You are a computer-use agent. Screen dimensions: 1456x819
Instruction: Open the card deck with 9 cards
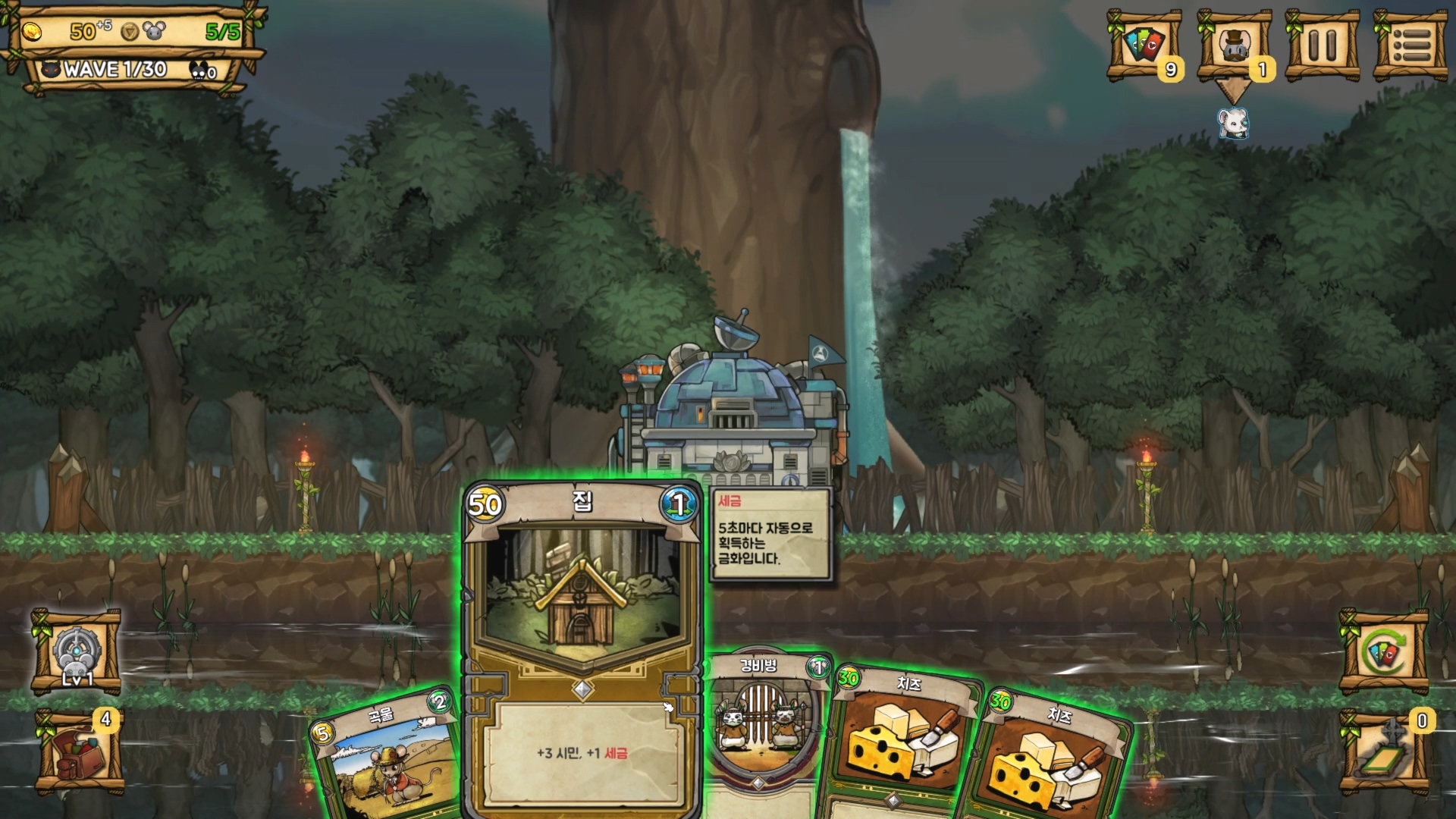[1144, 45]
